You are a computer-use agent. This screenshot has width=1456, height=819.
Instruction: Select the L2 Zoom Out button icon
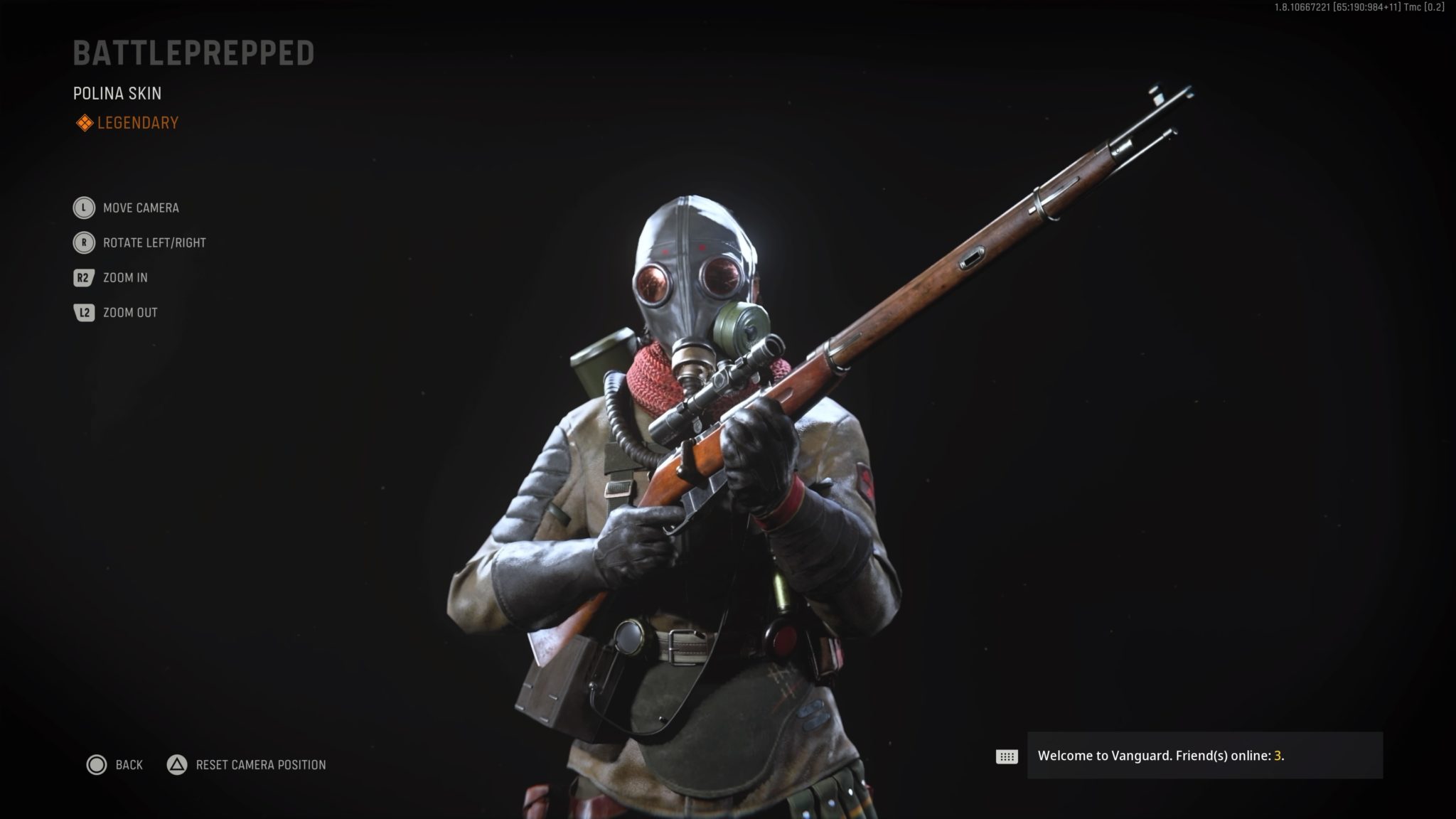pos(83,312)
